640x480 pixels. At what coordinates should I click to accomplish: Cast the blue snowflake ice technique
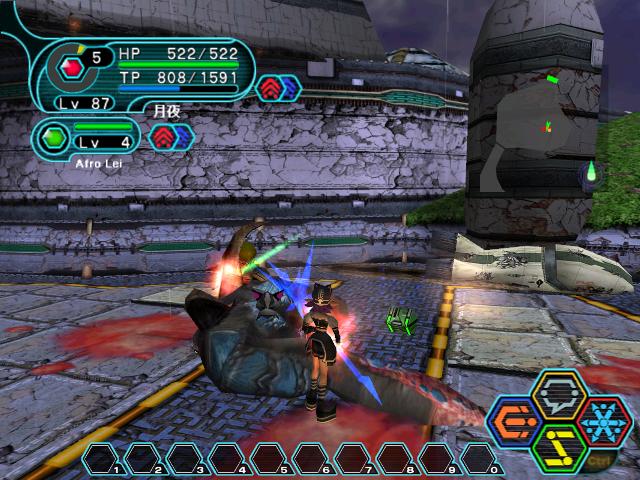606,421
